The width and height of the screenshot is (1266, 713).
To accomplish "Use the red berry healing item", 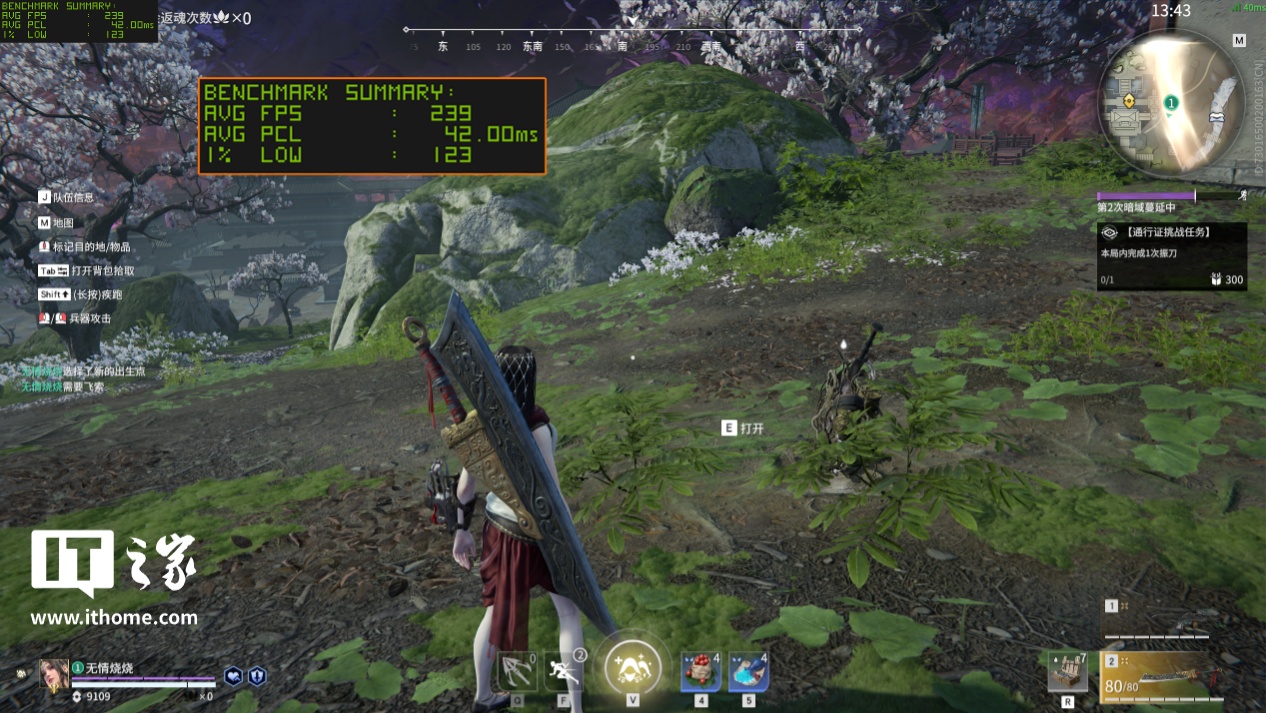I will 701,671.
